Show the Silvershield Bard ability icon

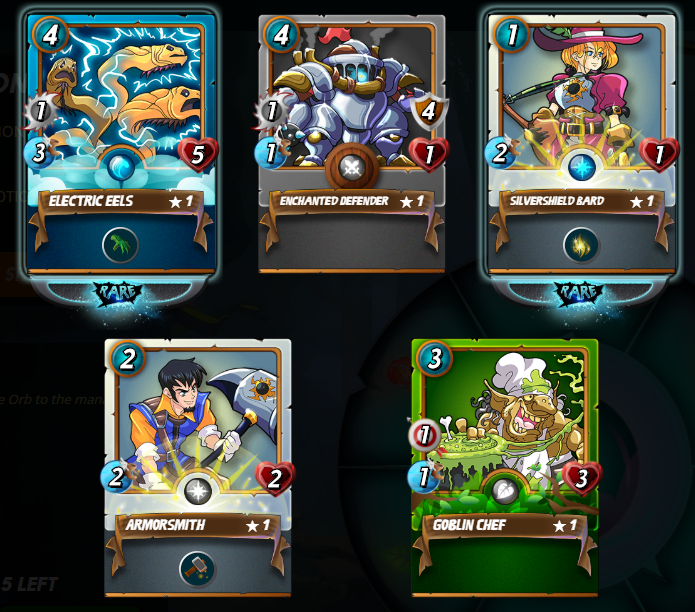(x=581, y=245)
